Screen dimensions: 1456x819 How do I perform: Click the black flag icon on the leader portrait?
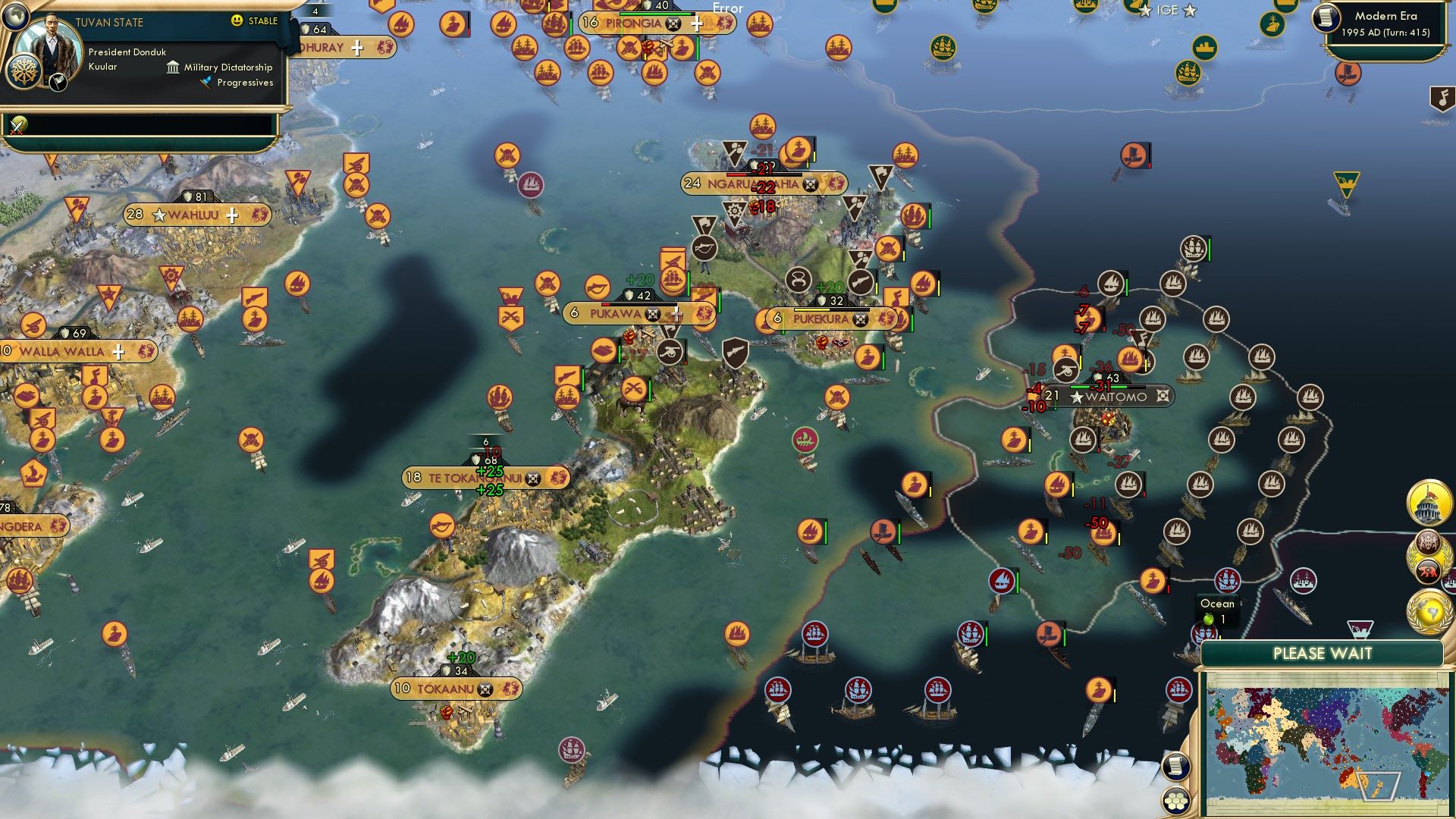[x=58, y=83]
